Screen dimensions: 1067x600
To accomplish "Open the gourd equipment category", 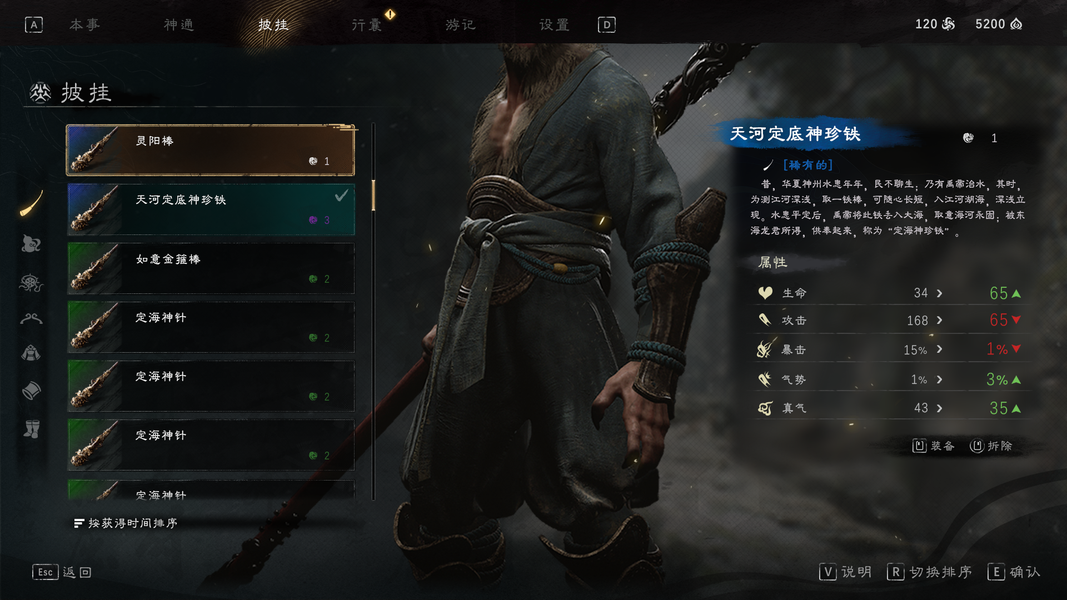I will pyautogui.click(x=32, y=243).
